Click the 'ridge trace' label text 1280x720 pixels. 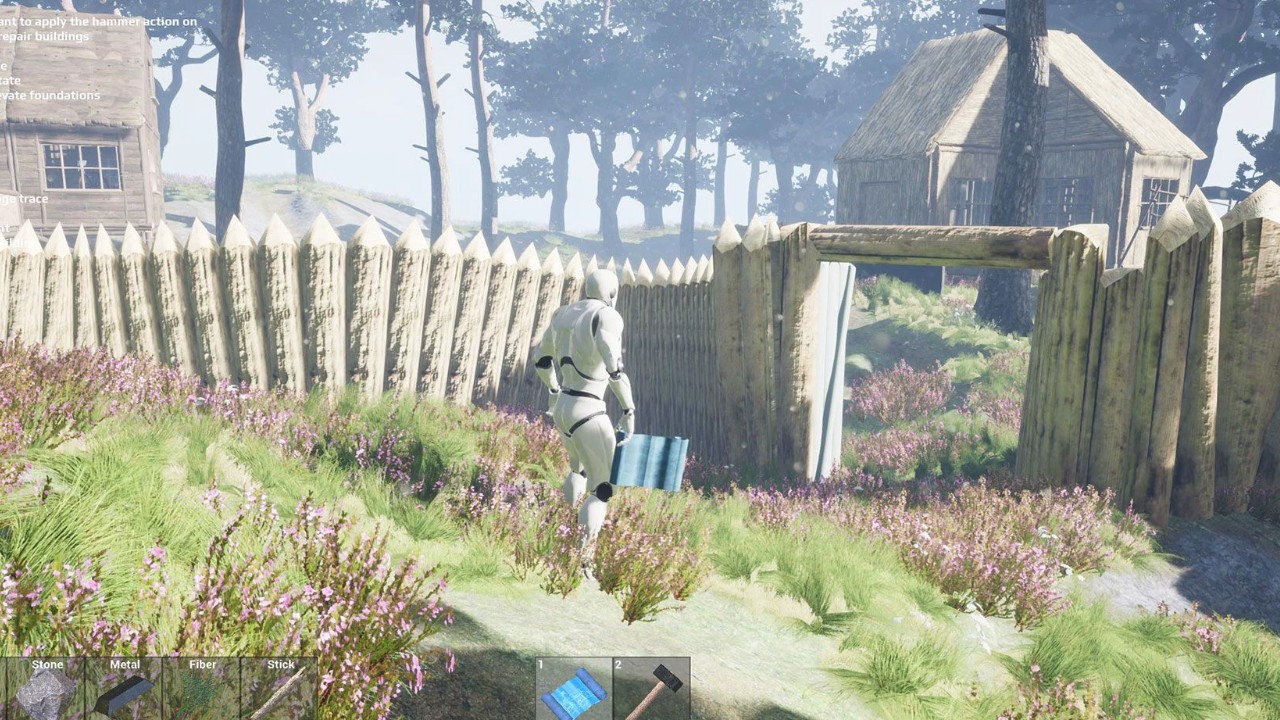click(24, 199)
